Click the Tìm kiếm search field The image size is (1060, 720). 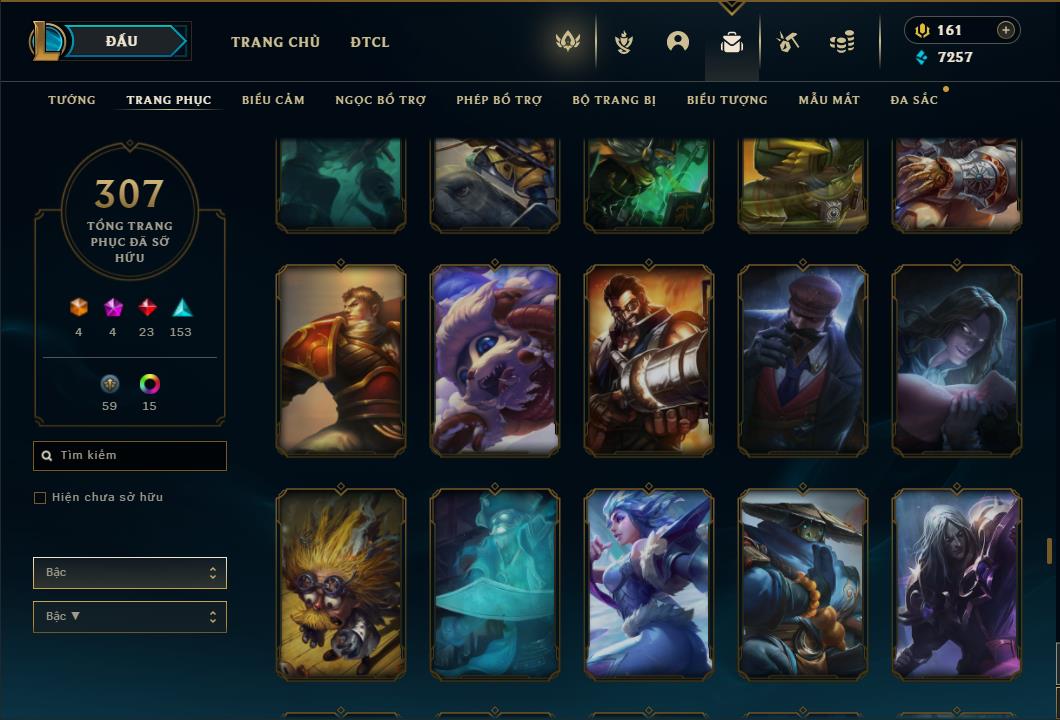pos(130,456)
